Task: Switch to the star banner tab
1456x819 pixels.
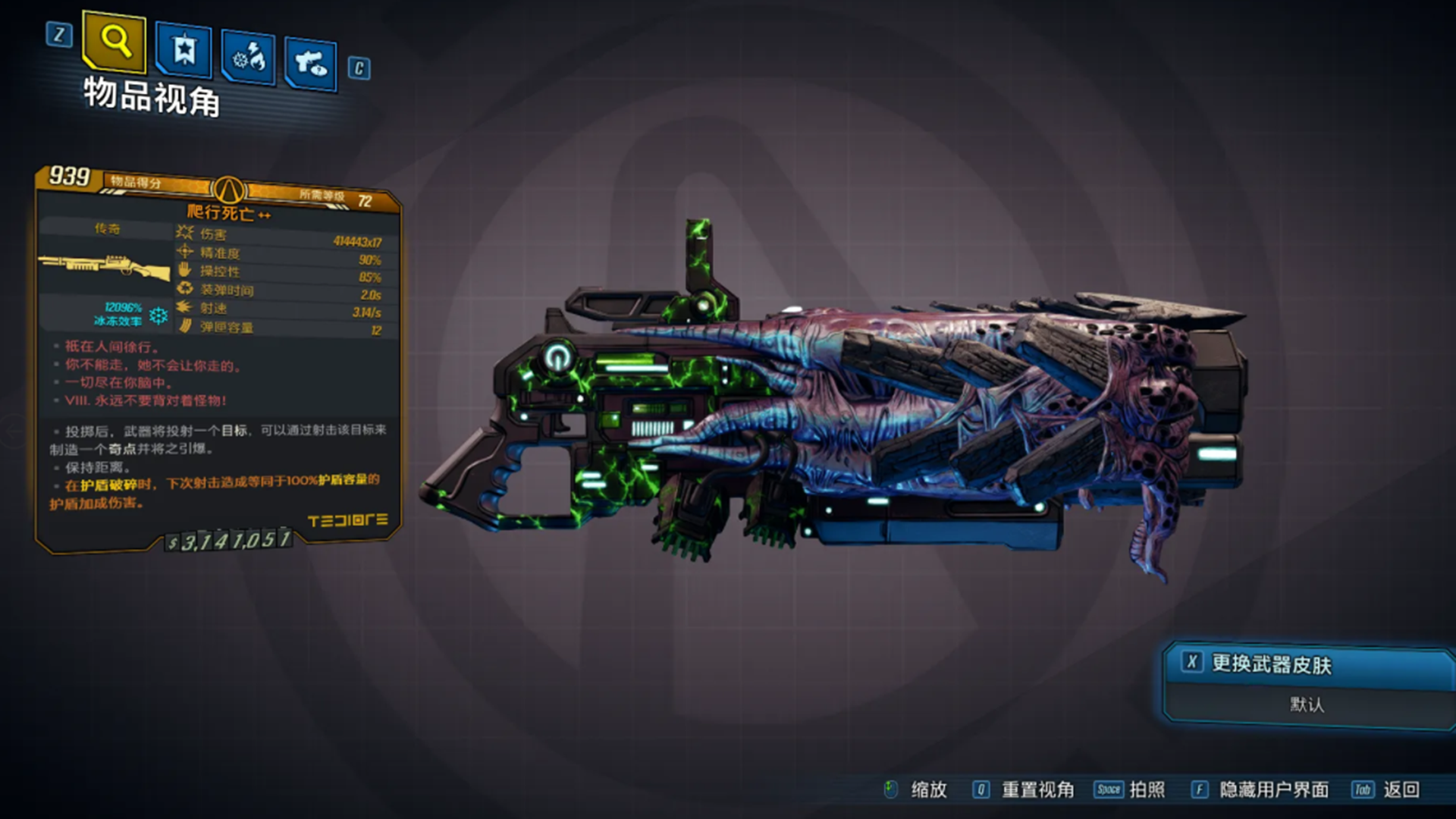Action: pos(184,50)
